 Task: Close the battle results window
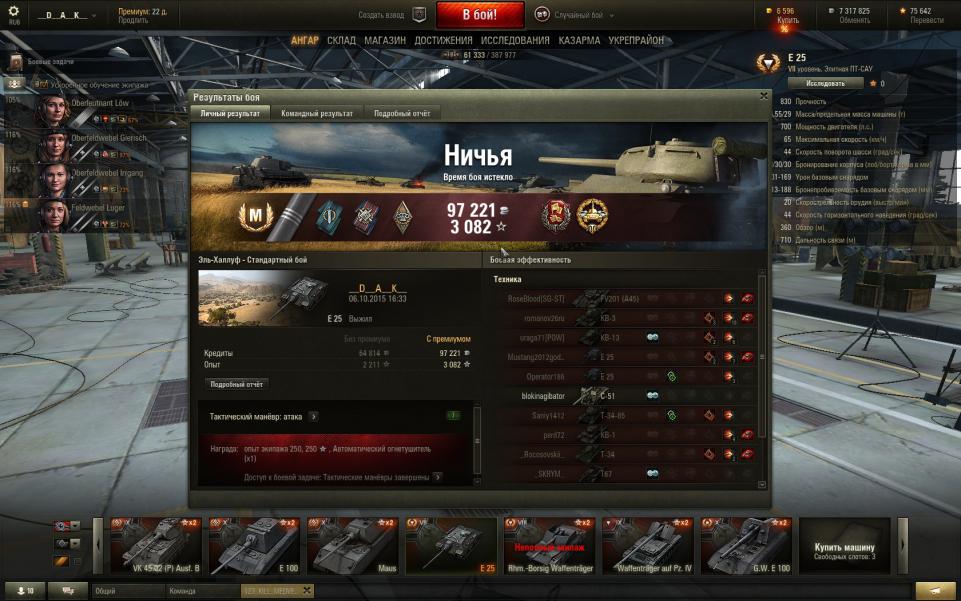pyautogui.click(x=764, y=96)
